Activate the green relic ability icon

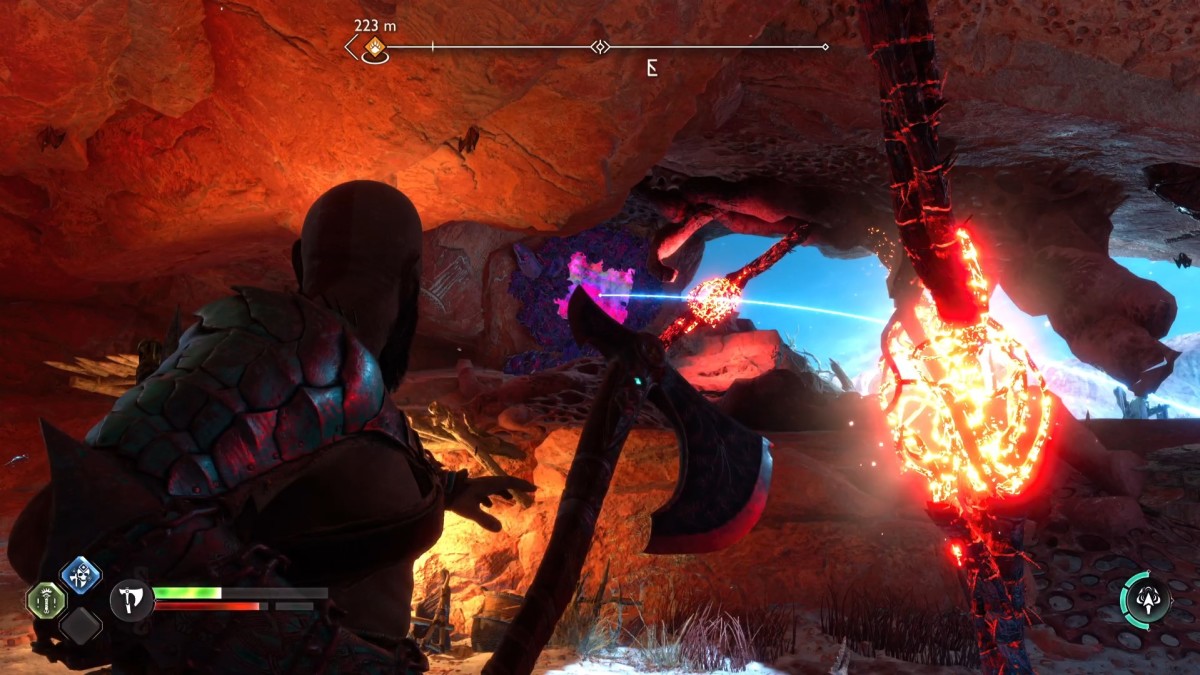[45, 600]
